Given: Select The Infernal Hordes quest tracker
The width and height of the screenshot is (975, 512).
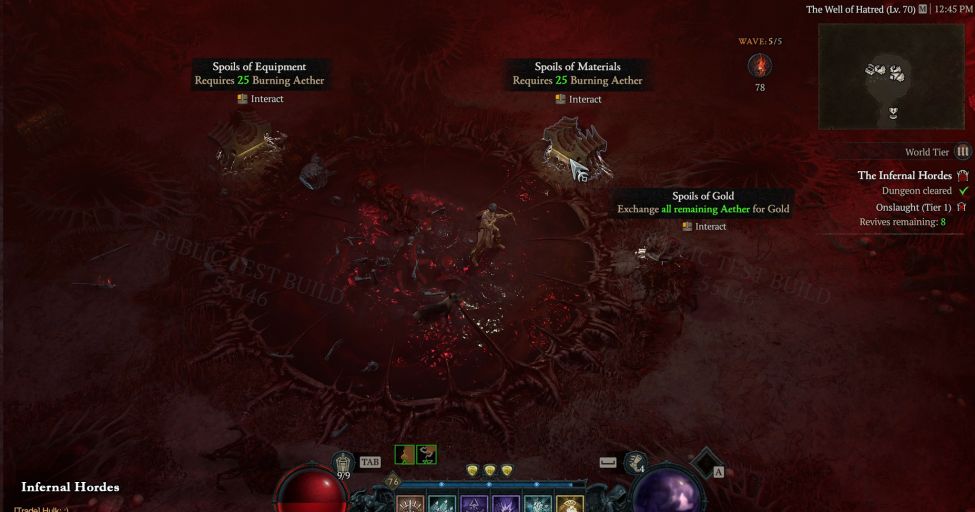Looking at the screenshot, I should pyautogui.click(x=905, y=176).
